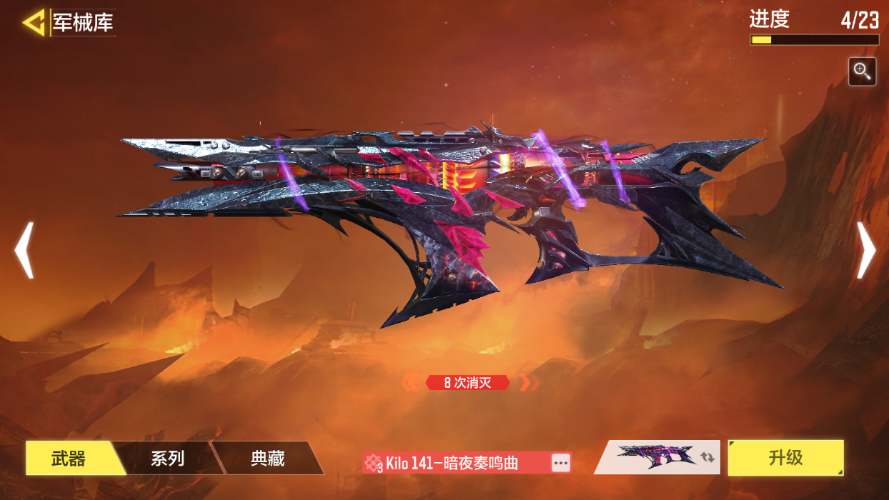Viewport: 889px width, 500px height.
Task: Show the next weapon with right arrow
Action: tap(866, 250)
